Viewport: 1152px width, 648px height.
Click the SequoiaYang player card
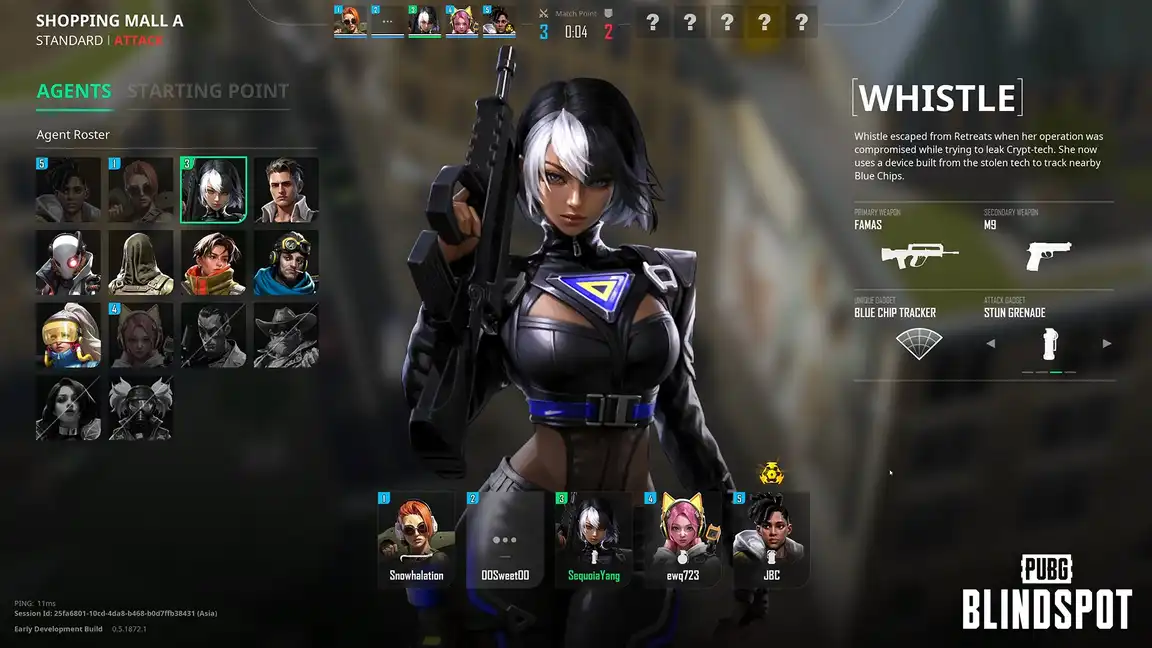pyautogui.click(x=594, y=539)
